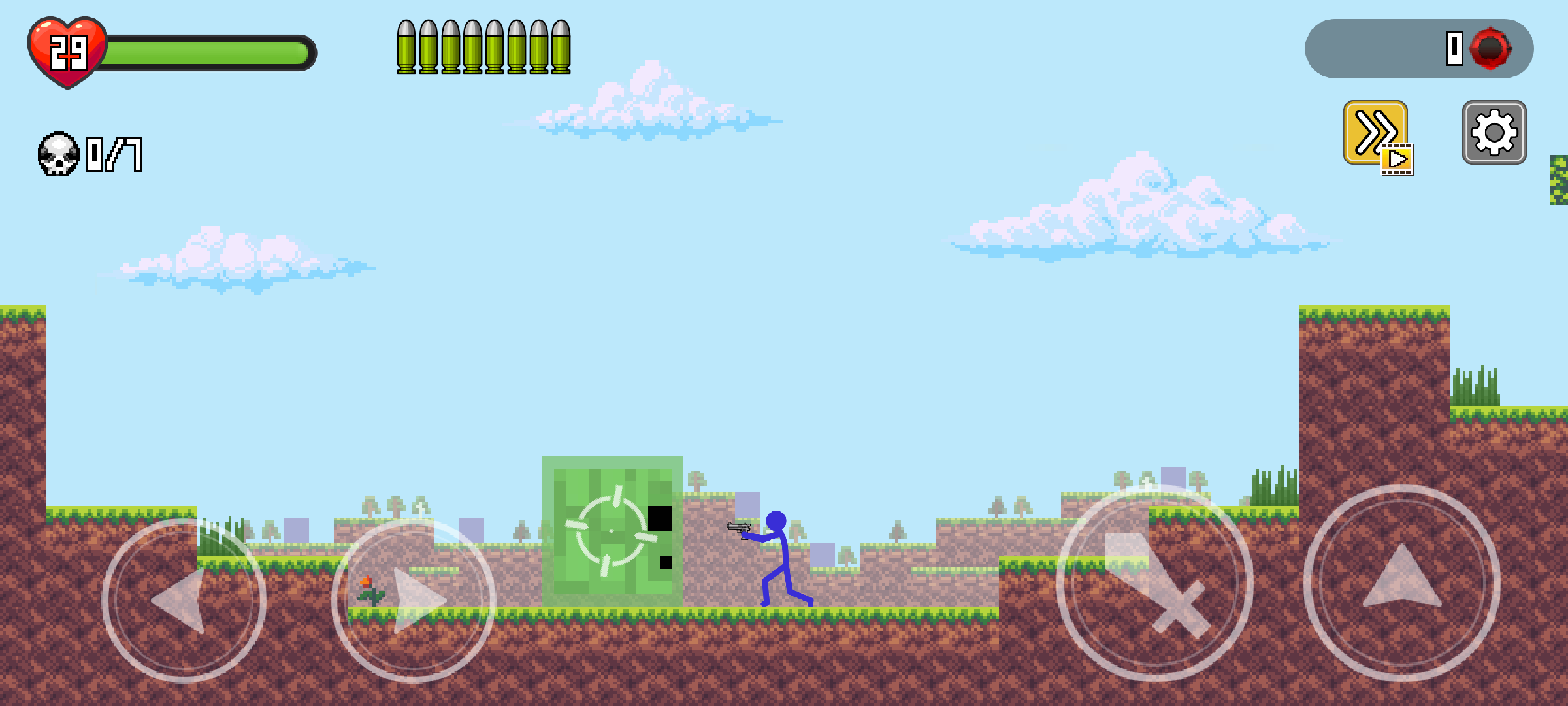The width and height of the screenshot is (1568, 706).
Task: Tap the move-left arrow control
Action: pos(184,600)
